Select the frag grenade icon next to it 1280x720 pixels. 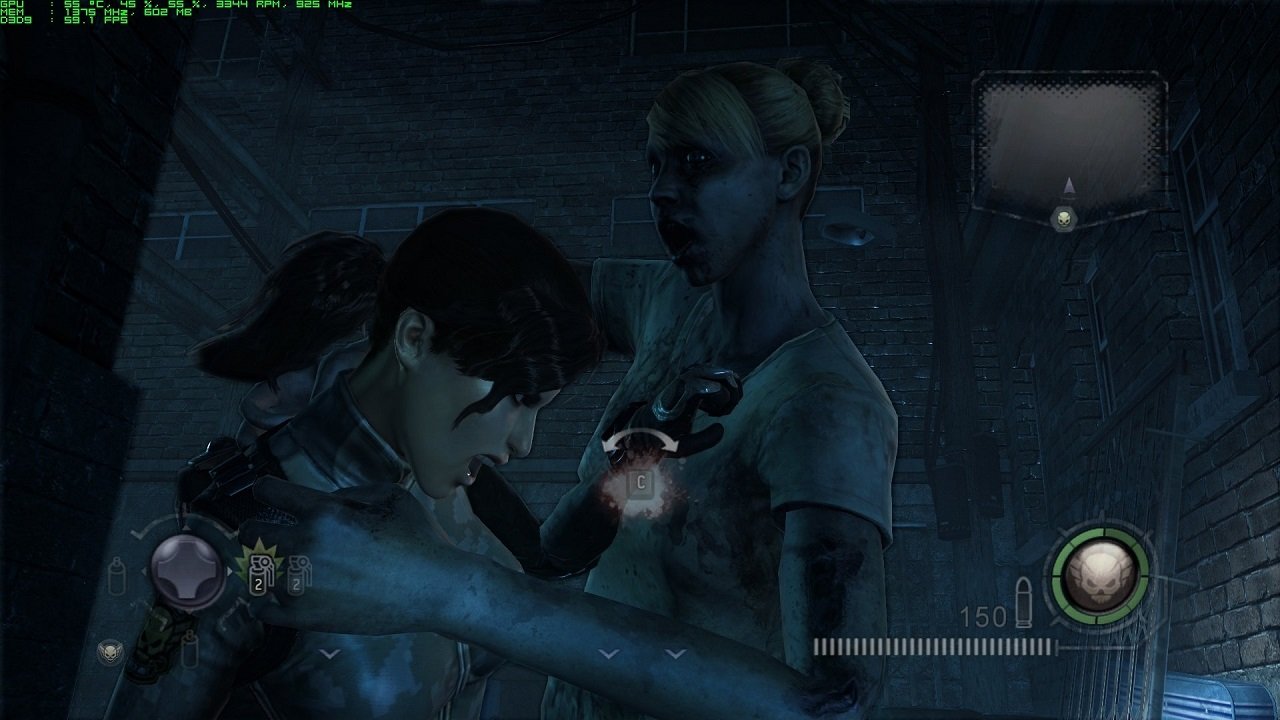coord(298,576)
